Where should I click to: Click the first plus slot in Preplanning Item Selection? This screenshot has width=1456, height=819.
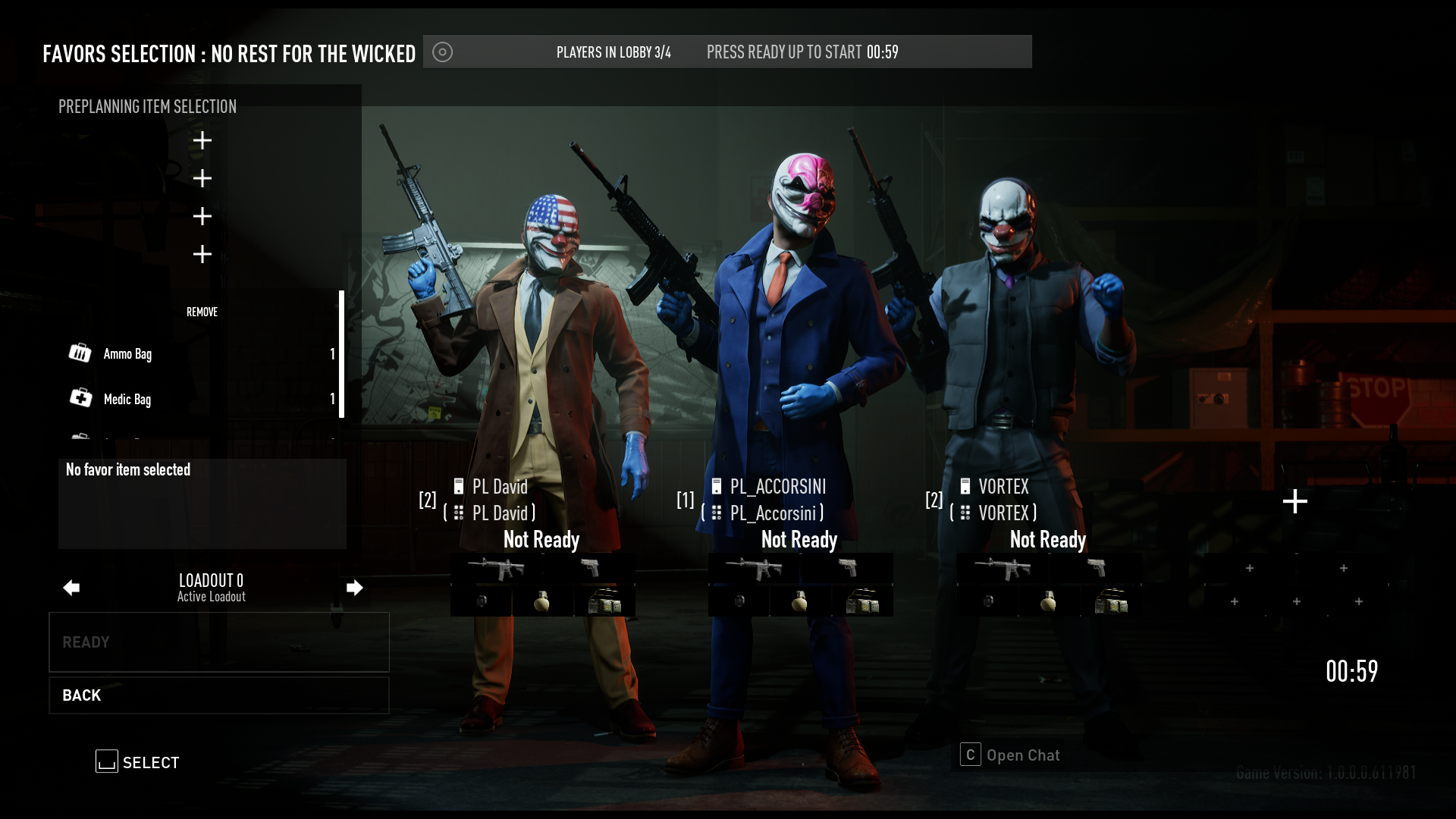pos(202,140)
